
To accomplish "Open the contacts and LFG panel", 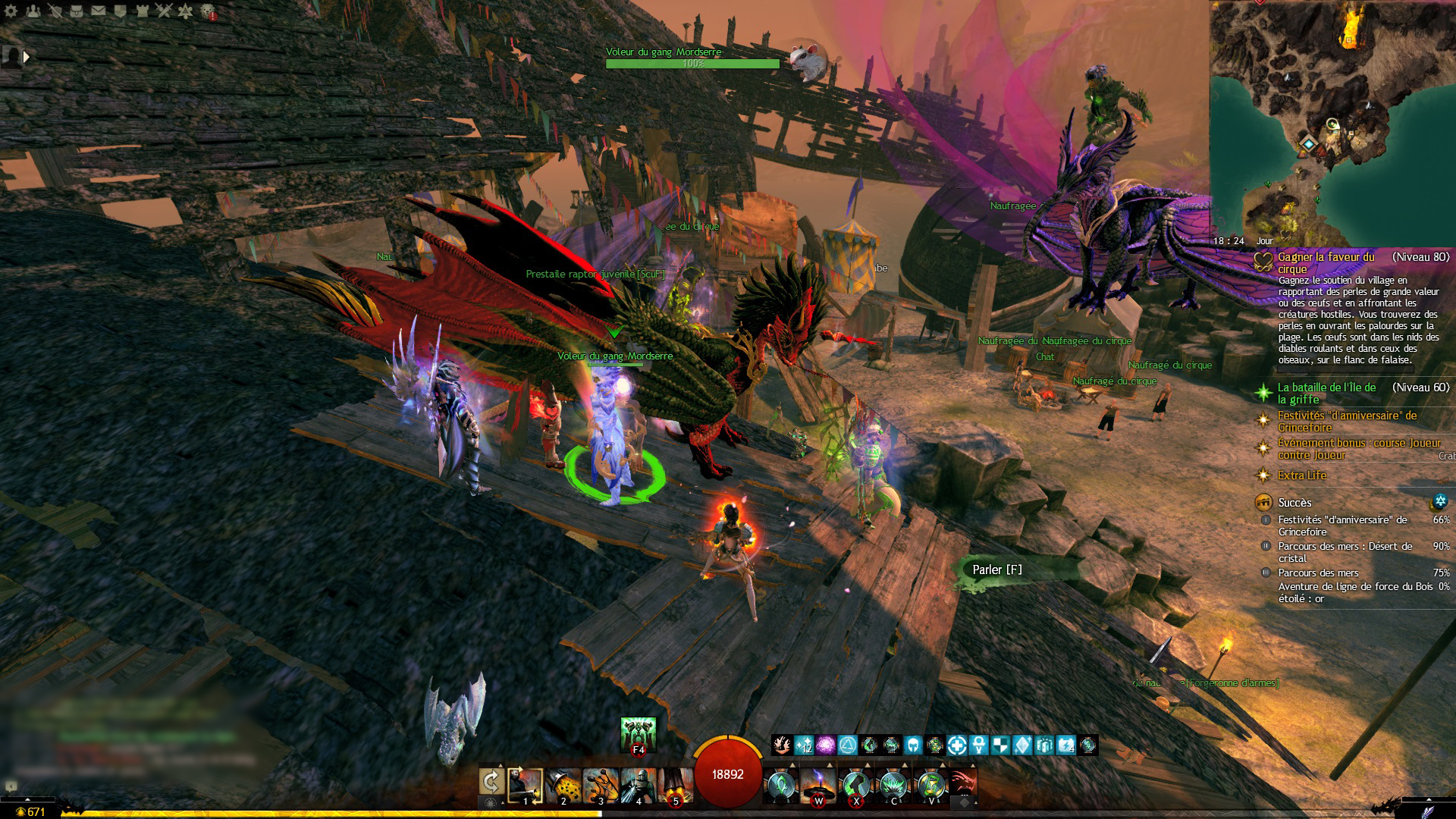I will 33,11.
